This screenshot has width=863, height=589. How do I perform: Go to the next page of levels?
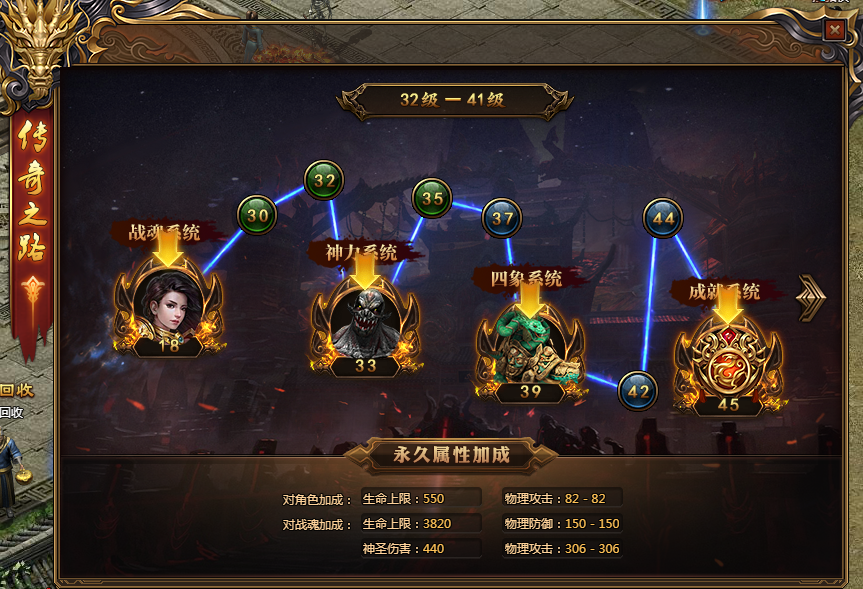(x=811, y=298)
